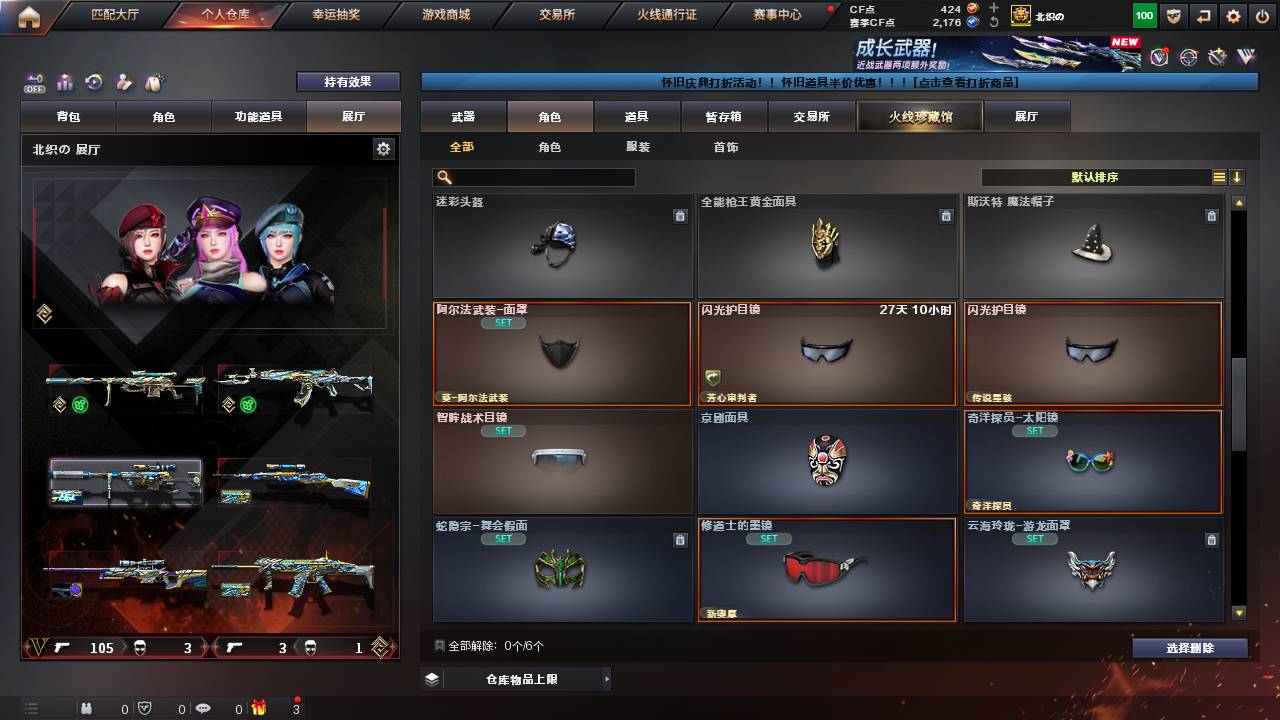Image resolution: width=1280 pixels, height=720 pixels.
Task: Open the showroom gear settings icon
Action: point(383,149)
